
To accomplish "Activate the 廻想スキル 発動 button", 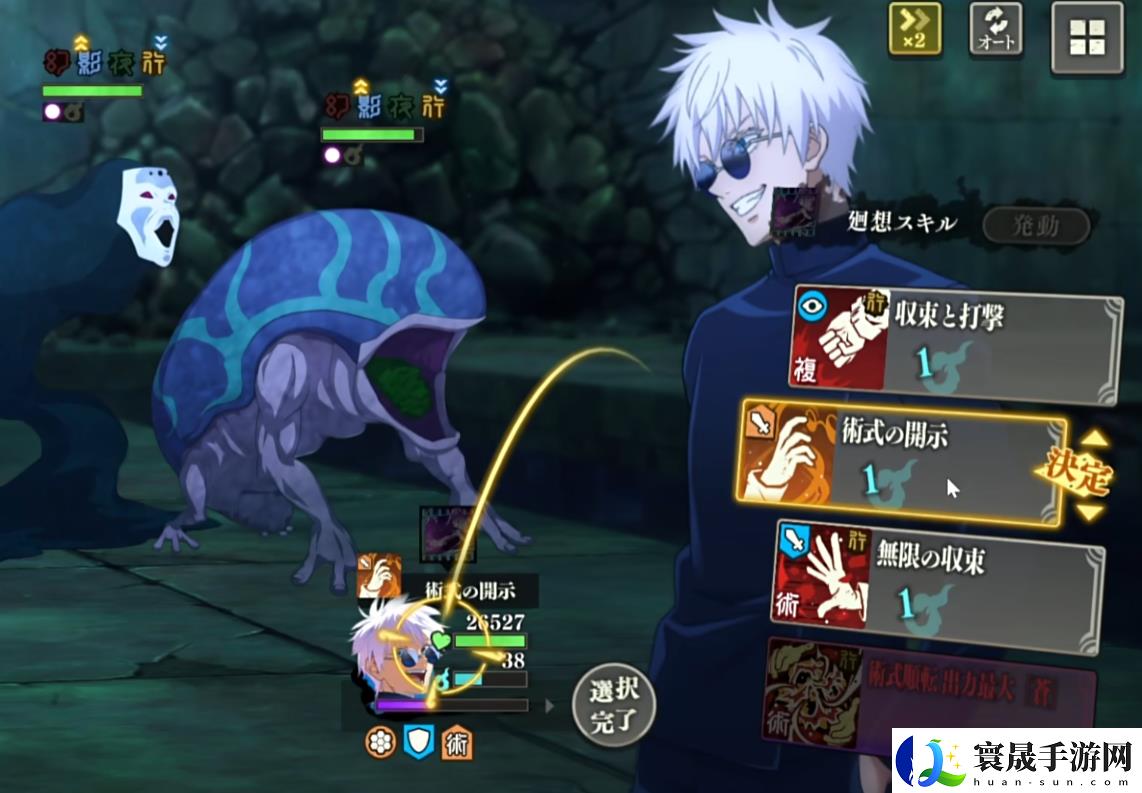I will (x=1035, y=226).
